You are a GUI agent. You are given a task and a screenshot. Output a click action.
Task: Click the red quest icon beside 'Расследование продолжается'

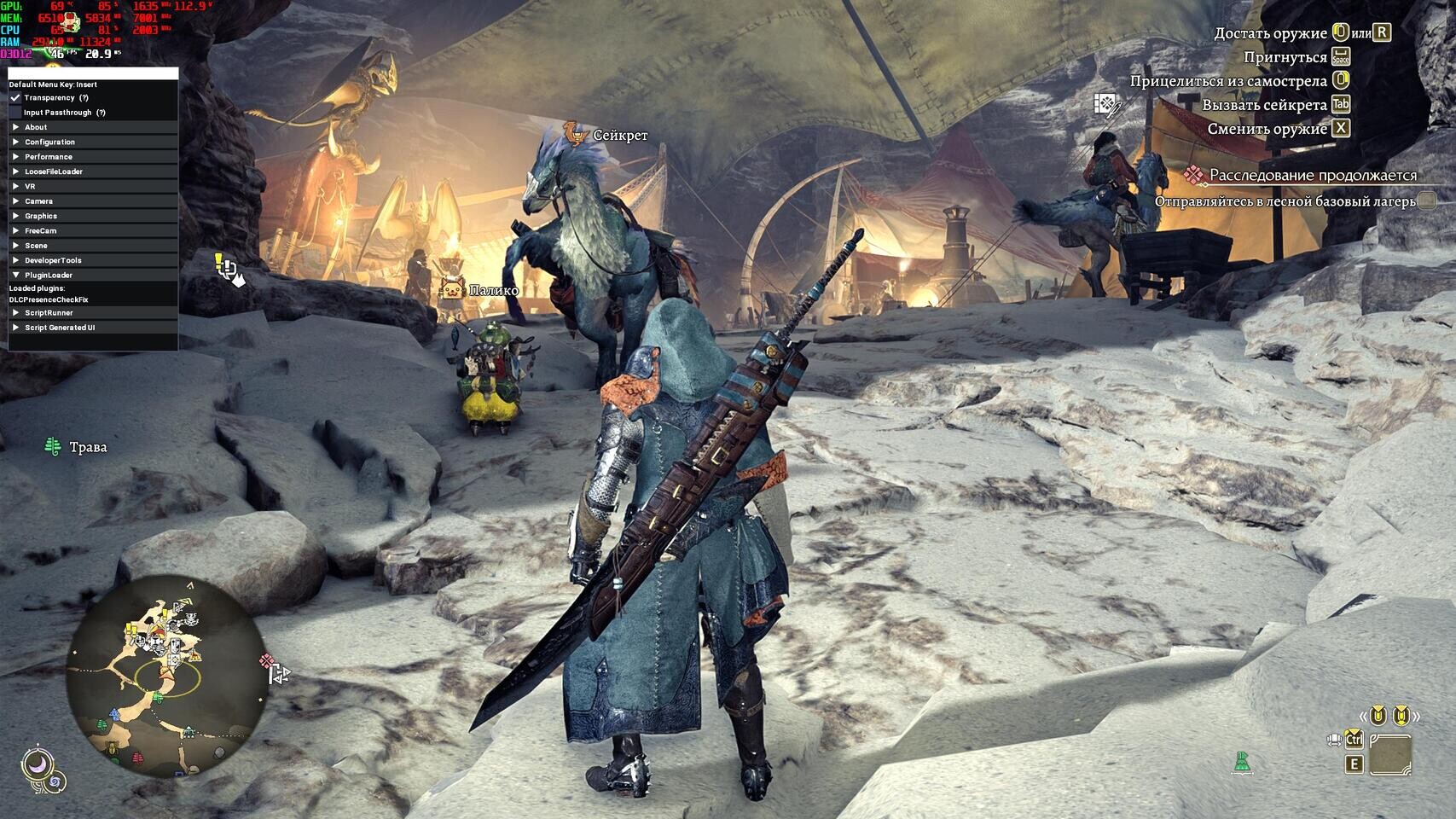(1194, 175)
